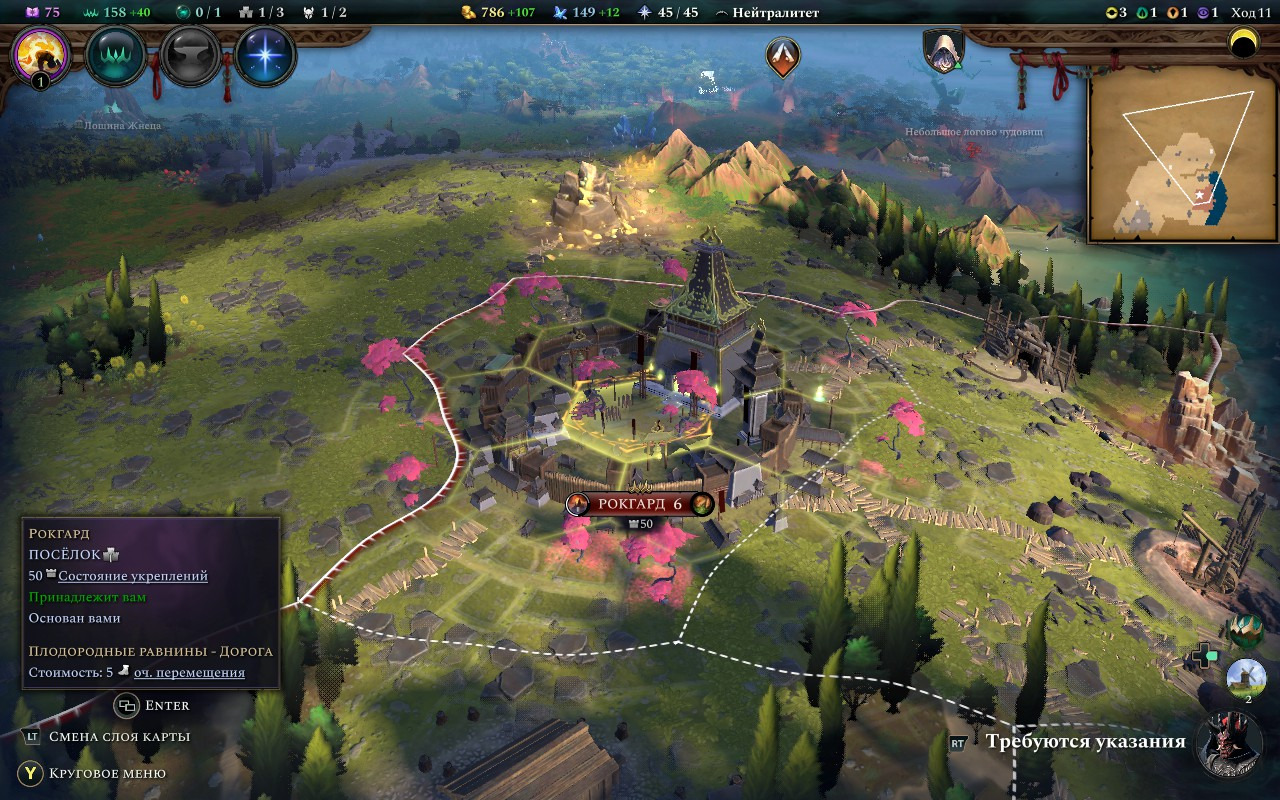This screenshot has width=1280, height=800.
Task: Open the Состояние укреплений link
Action: click(133, 576)
